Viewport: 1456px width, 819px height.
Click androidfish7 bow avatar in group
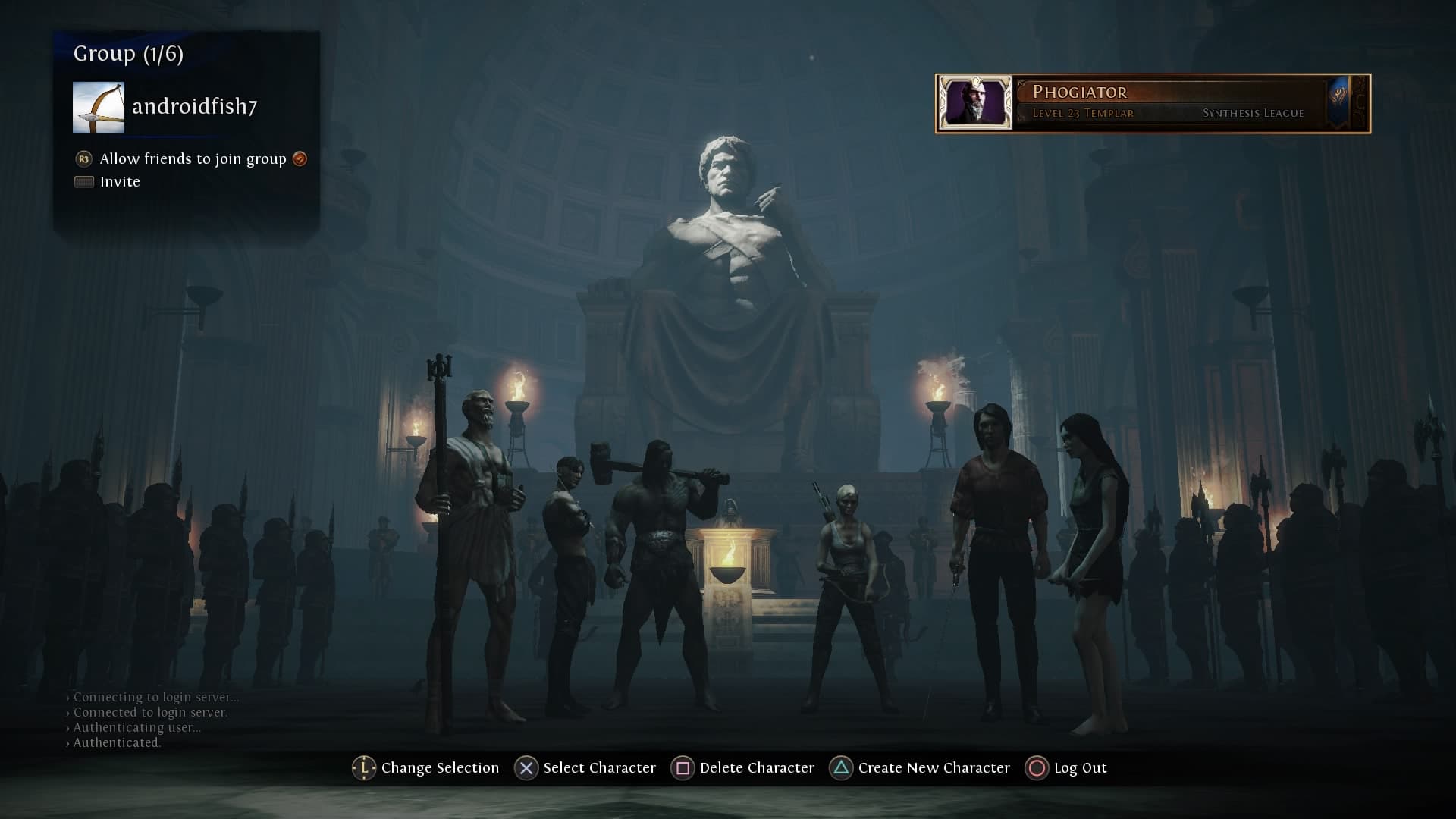point(99,108)
